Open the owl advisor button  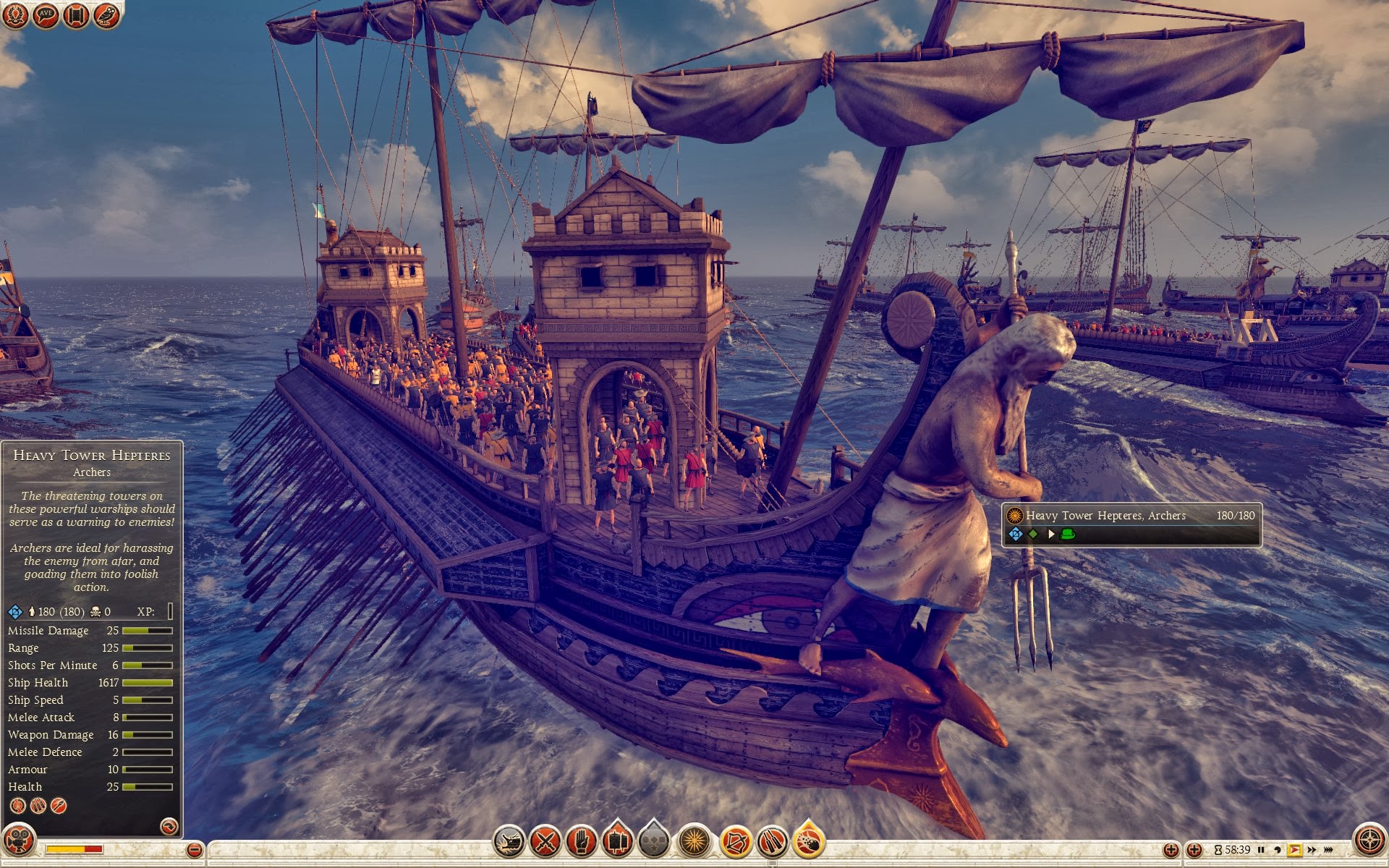pyautogui.click(x=106, y=15)
